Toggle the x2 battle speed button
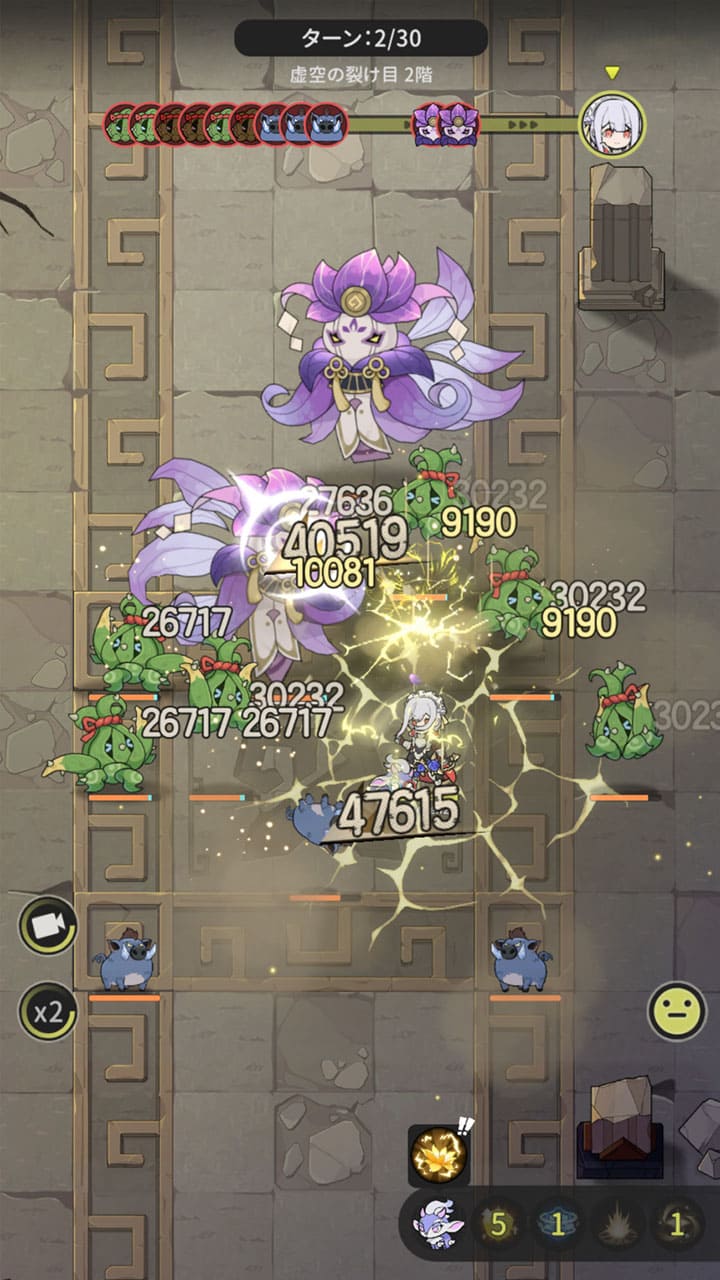 [x=47, y=1011]
